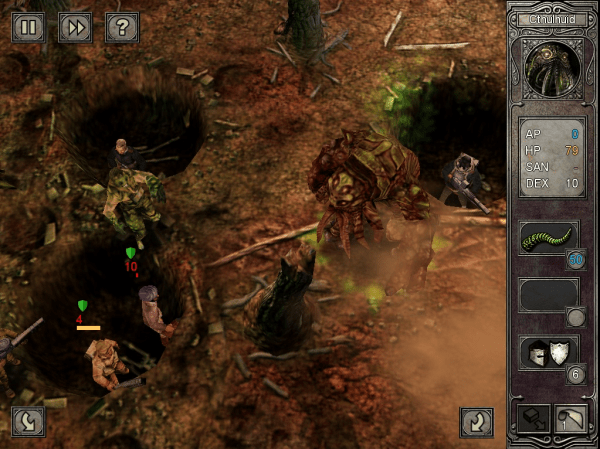Pause the game

pos(27,27)
